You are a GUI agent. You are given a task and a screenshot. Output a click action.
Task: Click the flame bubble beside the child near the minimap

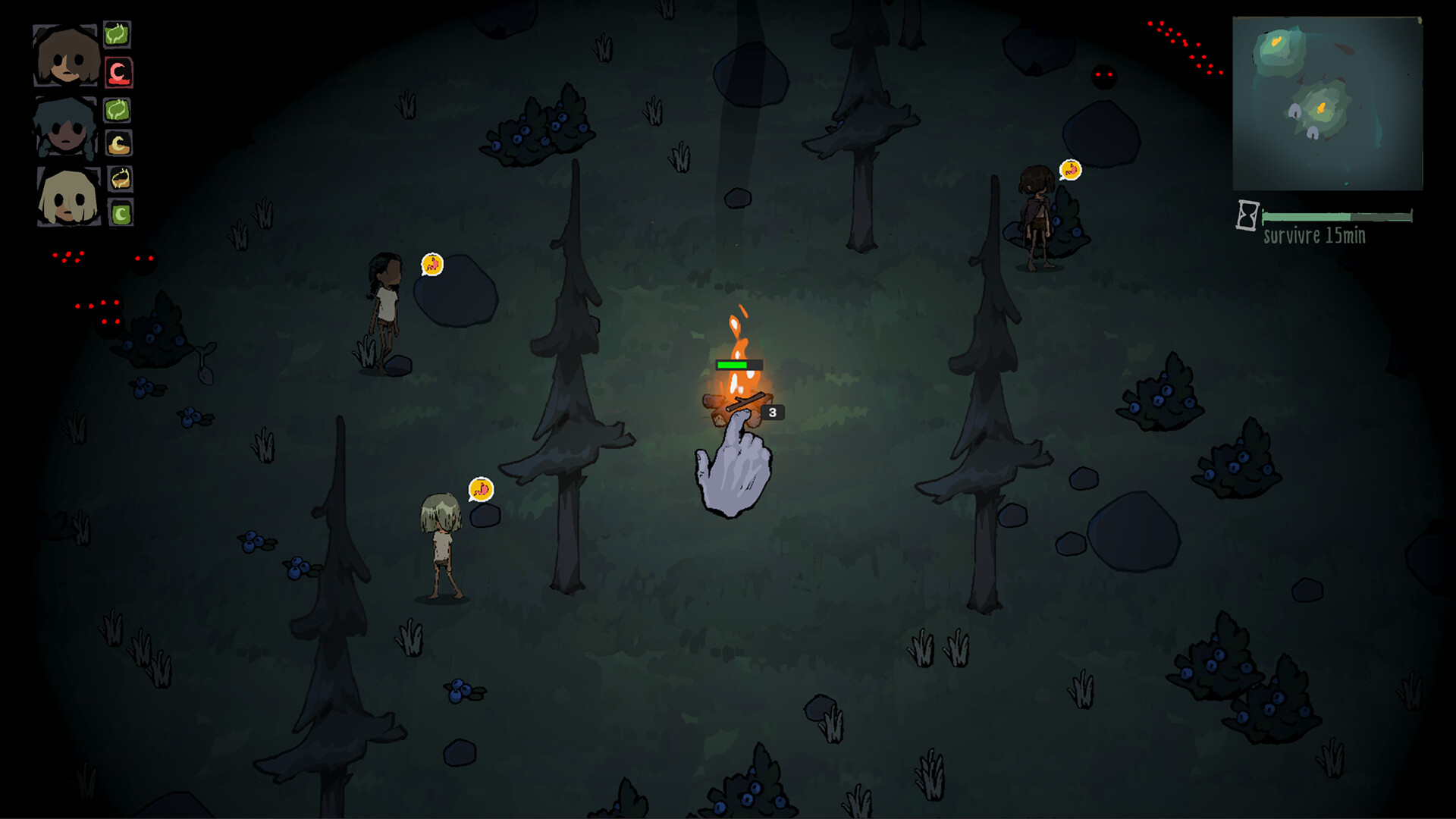click(x=1071, y=169)
